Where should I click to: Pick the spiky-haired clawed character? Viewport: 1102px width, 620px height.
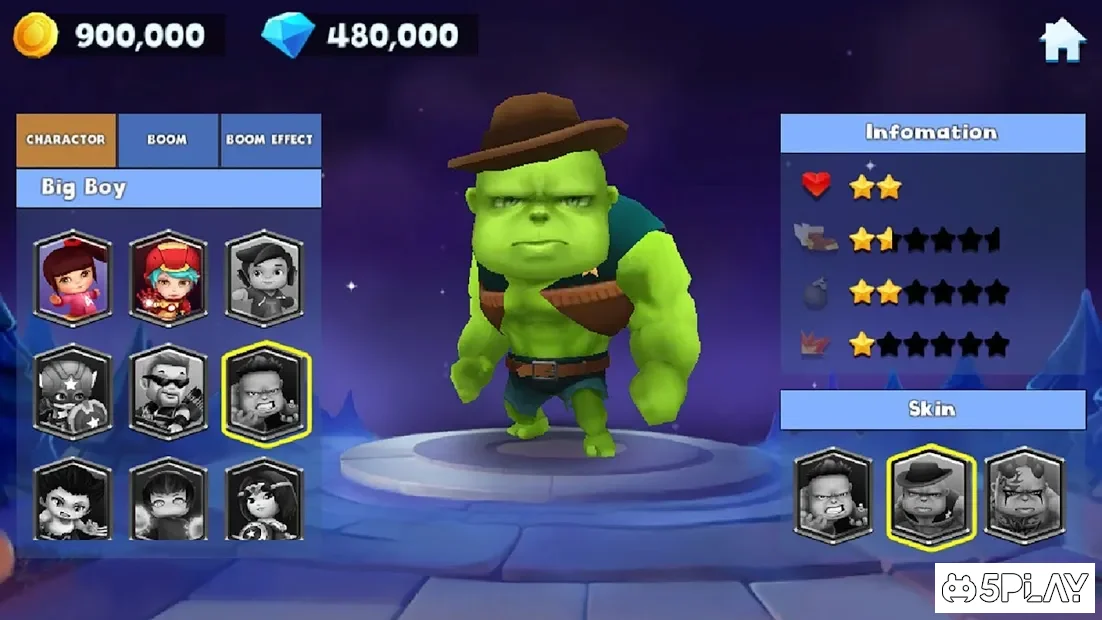pyautogui.click(x=72, y=500)
